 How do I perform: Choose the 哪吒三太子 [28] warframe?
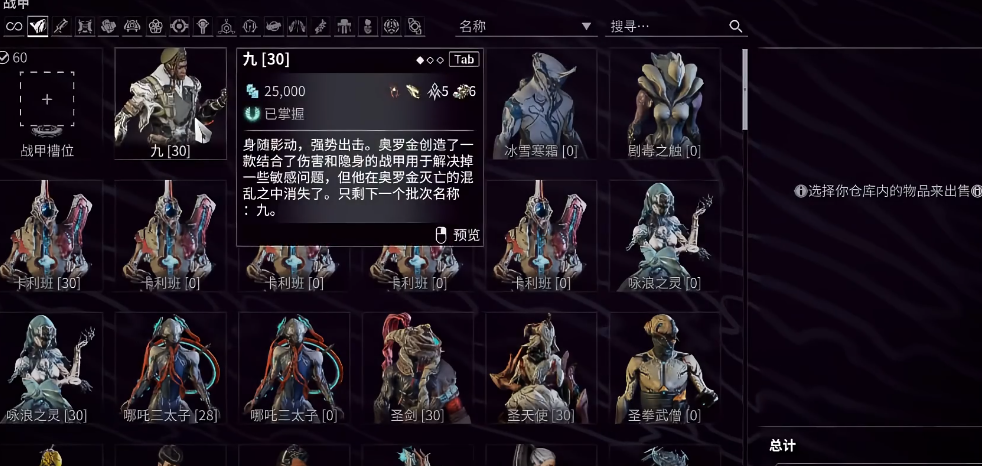point(171,368)
